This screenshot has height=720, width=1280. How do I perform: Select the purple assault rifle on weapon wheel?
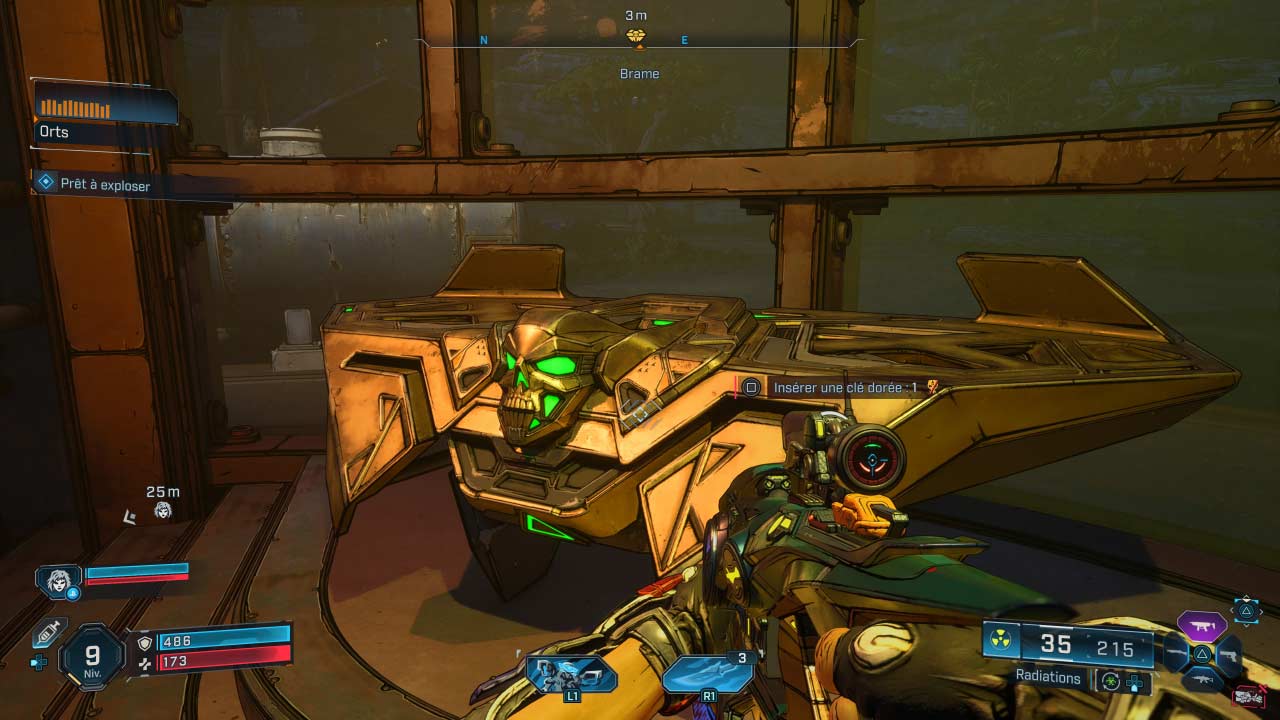[x=1205, y=625]
